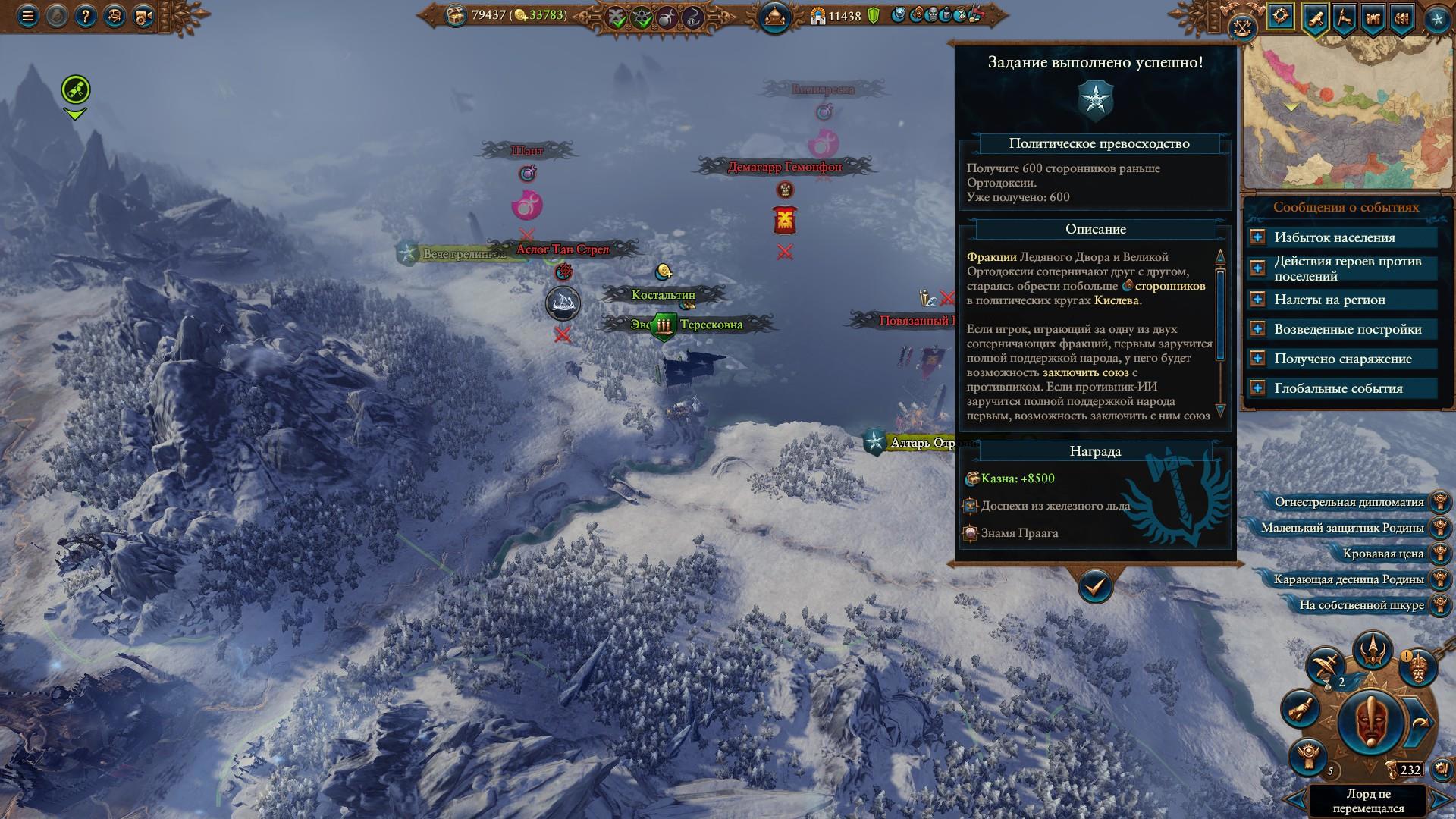1456x819 pixels.
Task: Expand the Возведенные постройки event category
Action: coord(1257,329)
